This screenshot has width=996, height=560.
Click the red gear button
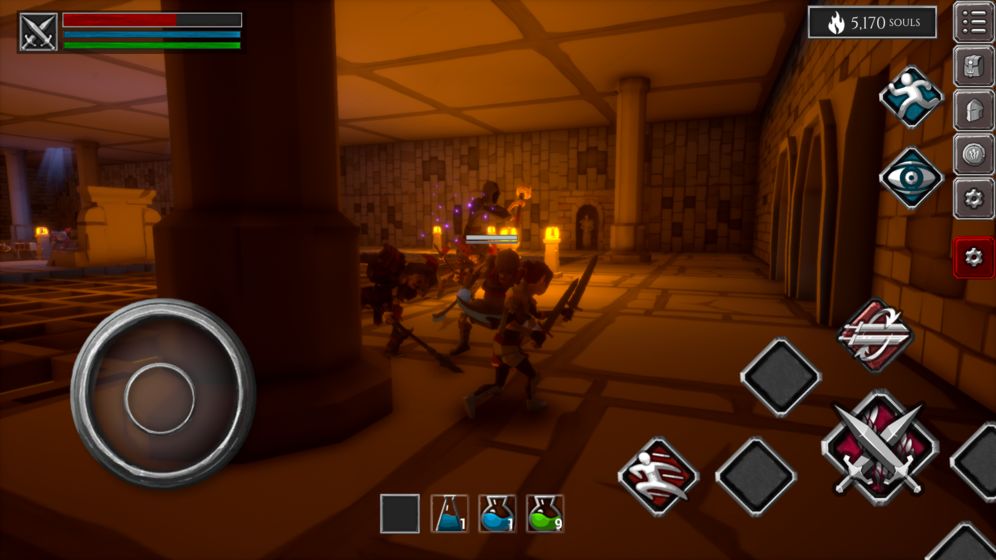(x=973, y=257)
